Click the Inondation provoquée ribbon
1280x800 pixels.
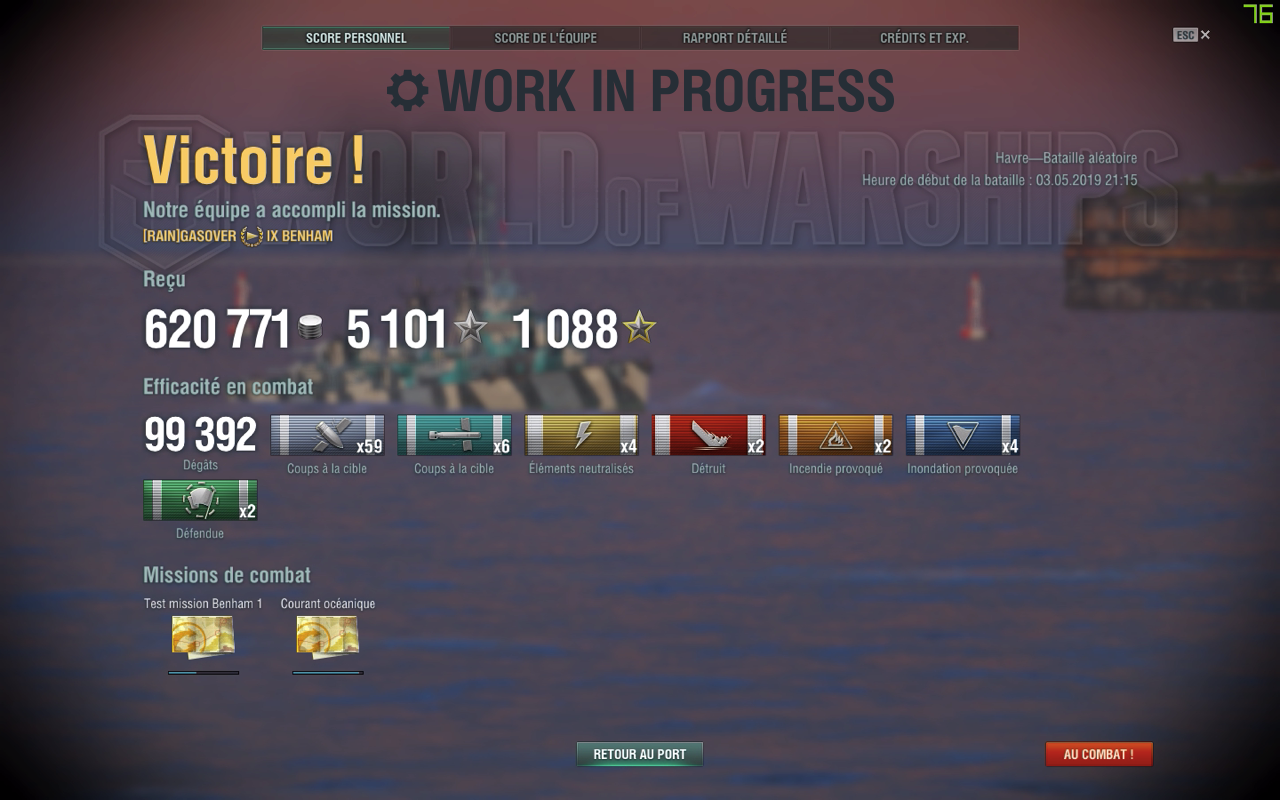(962, 436)
